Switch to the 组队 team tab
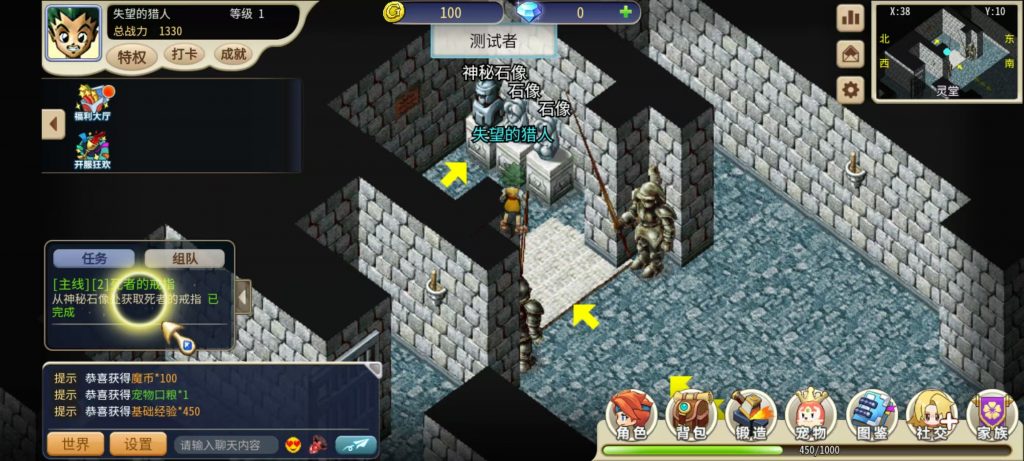 click(184, 258)
